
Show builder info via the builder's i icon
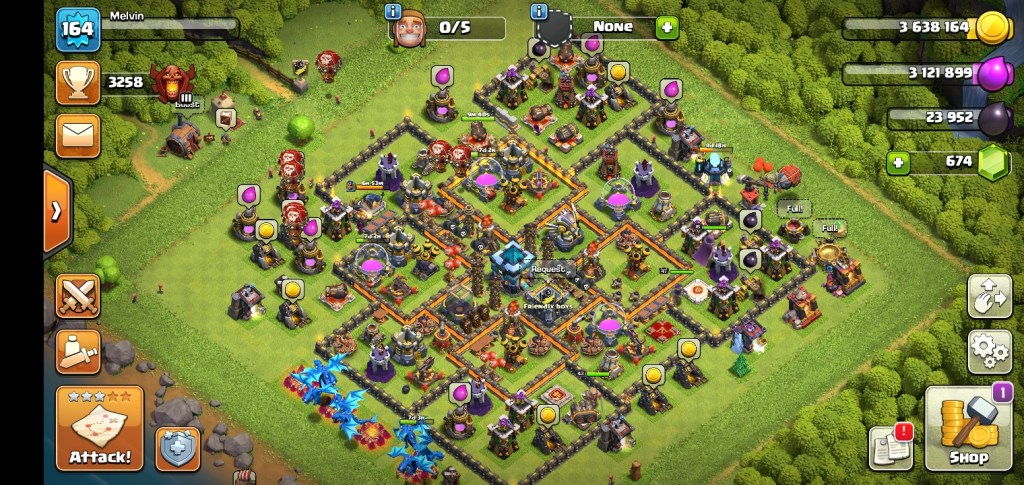[393, 12]
